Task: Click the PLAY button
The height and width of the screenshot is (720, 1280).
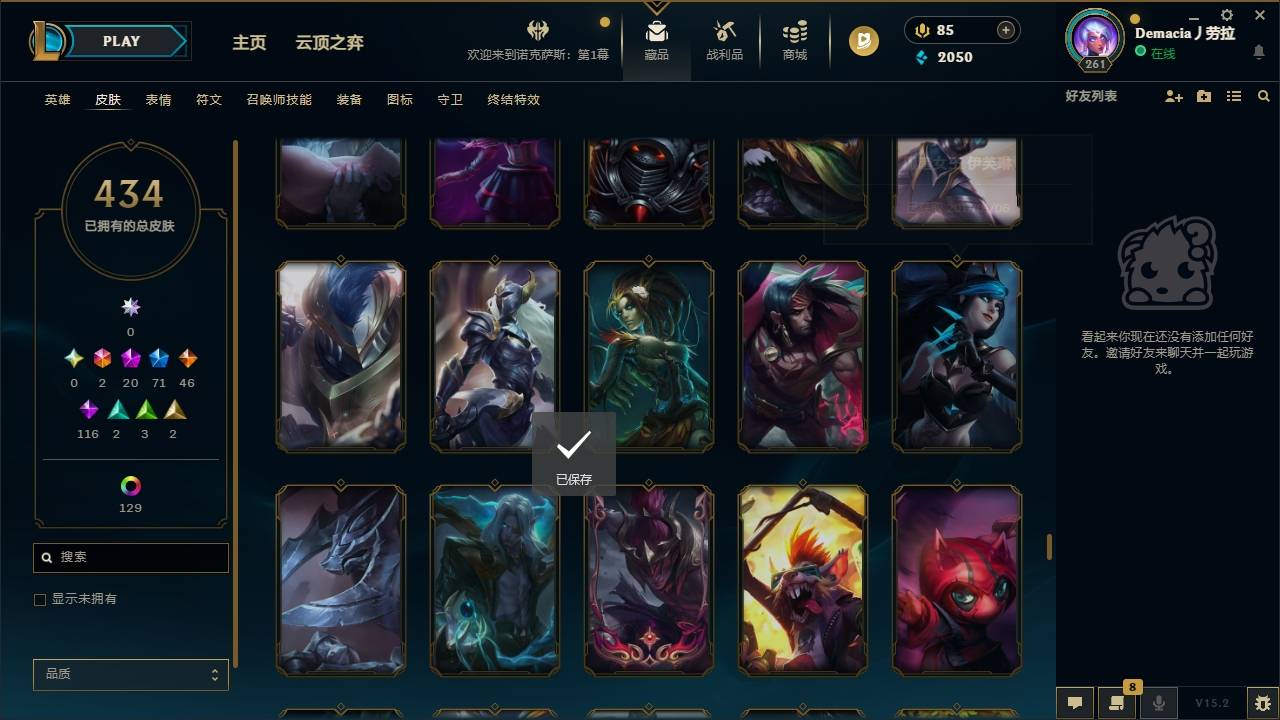Action: click(x=121, y=41)
